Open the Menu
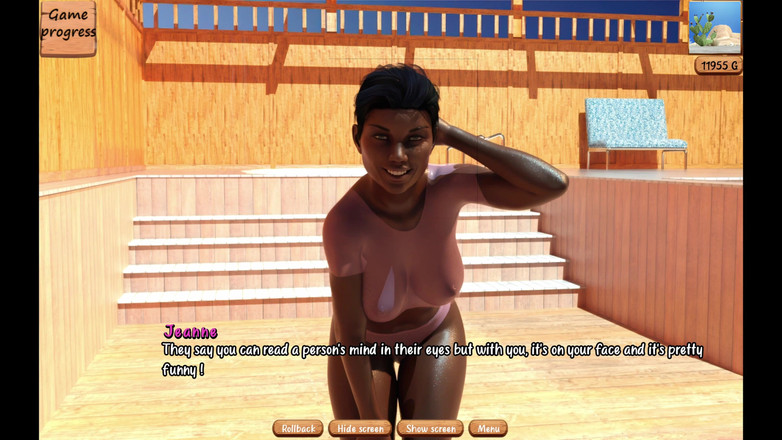 tap(488, 428)
